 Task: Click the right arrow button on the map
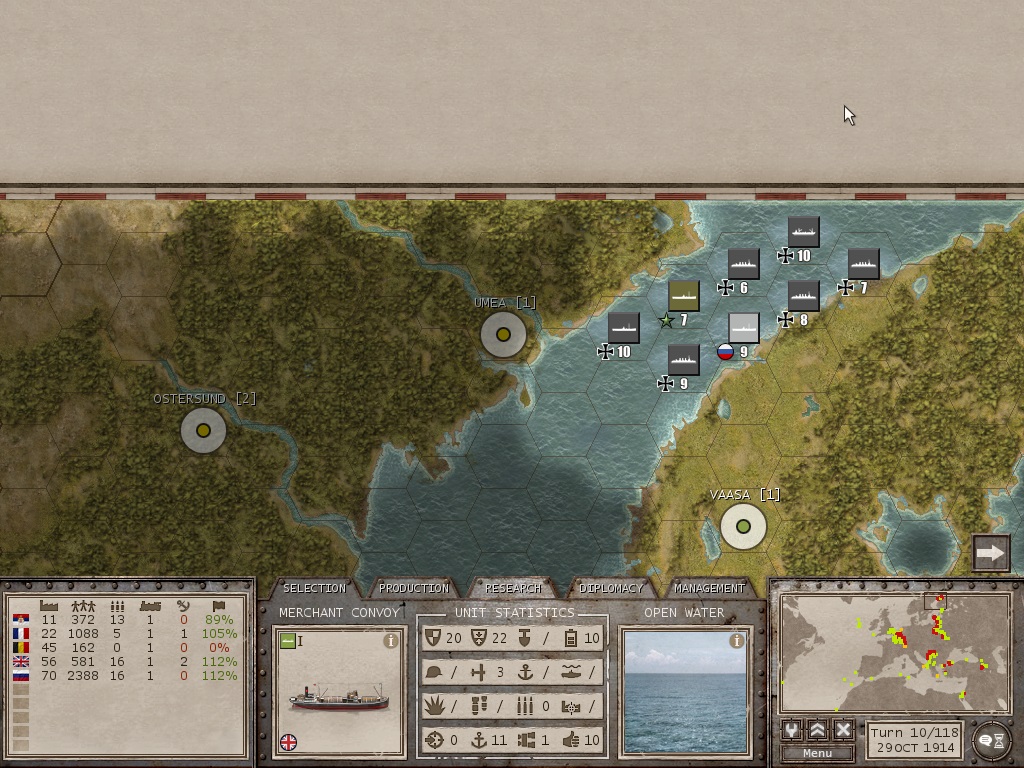click(991, 553)
